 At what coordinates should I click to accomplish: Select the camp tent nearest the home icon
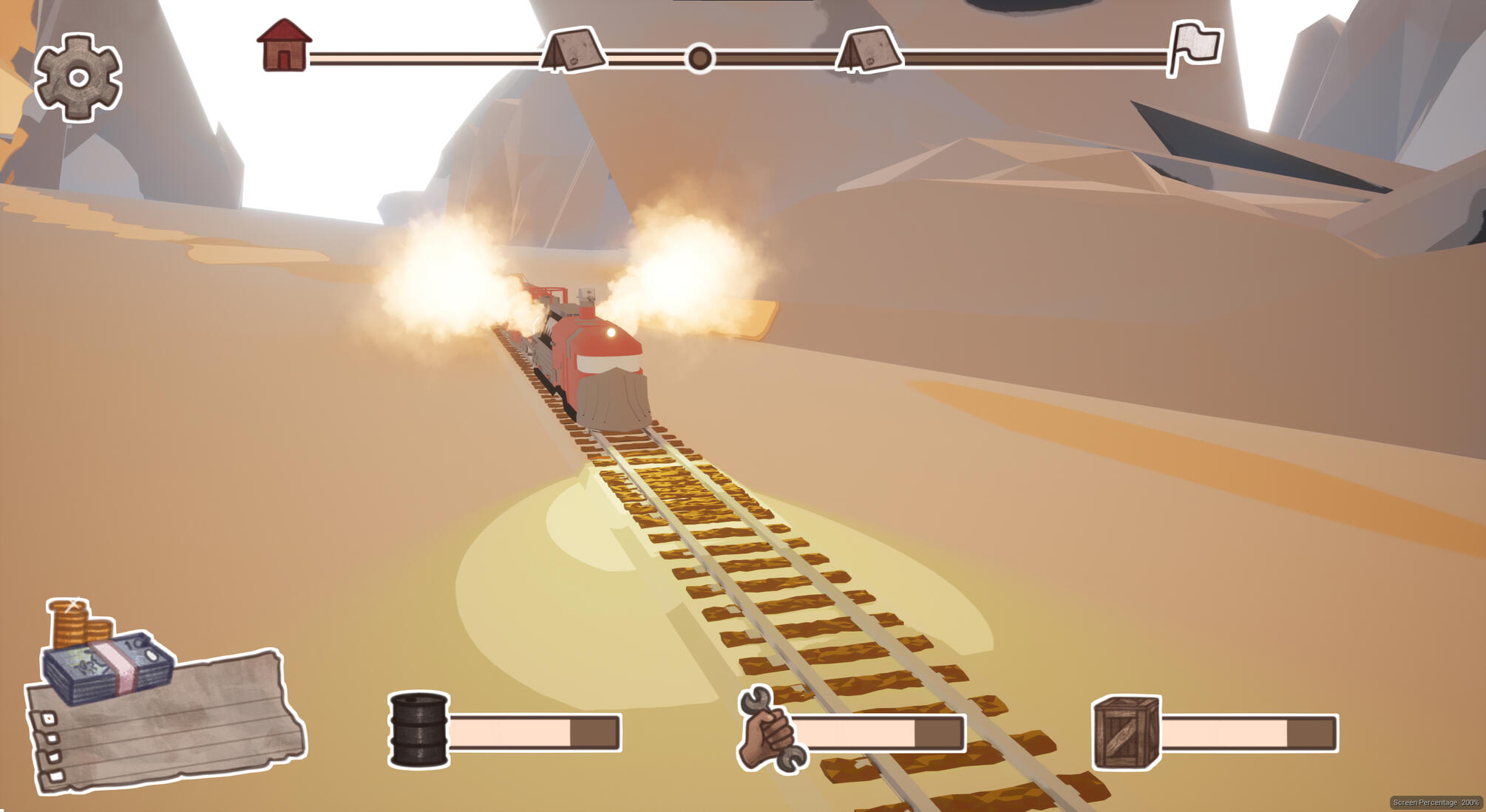(x=574, y=51)
